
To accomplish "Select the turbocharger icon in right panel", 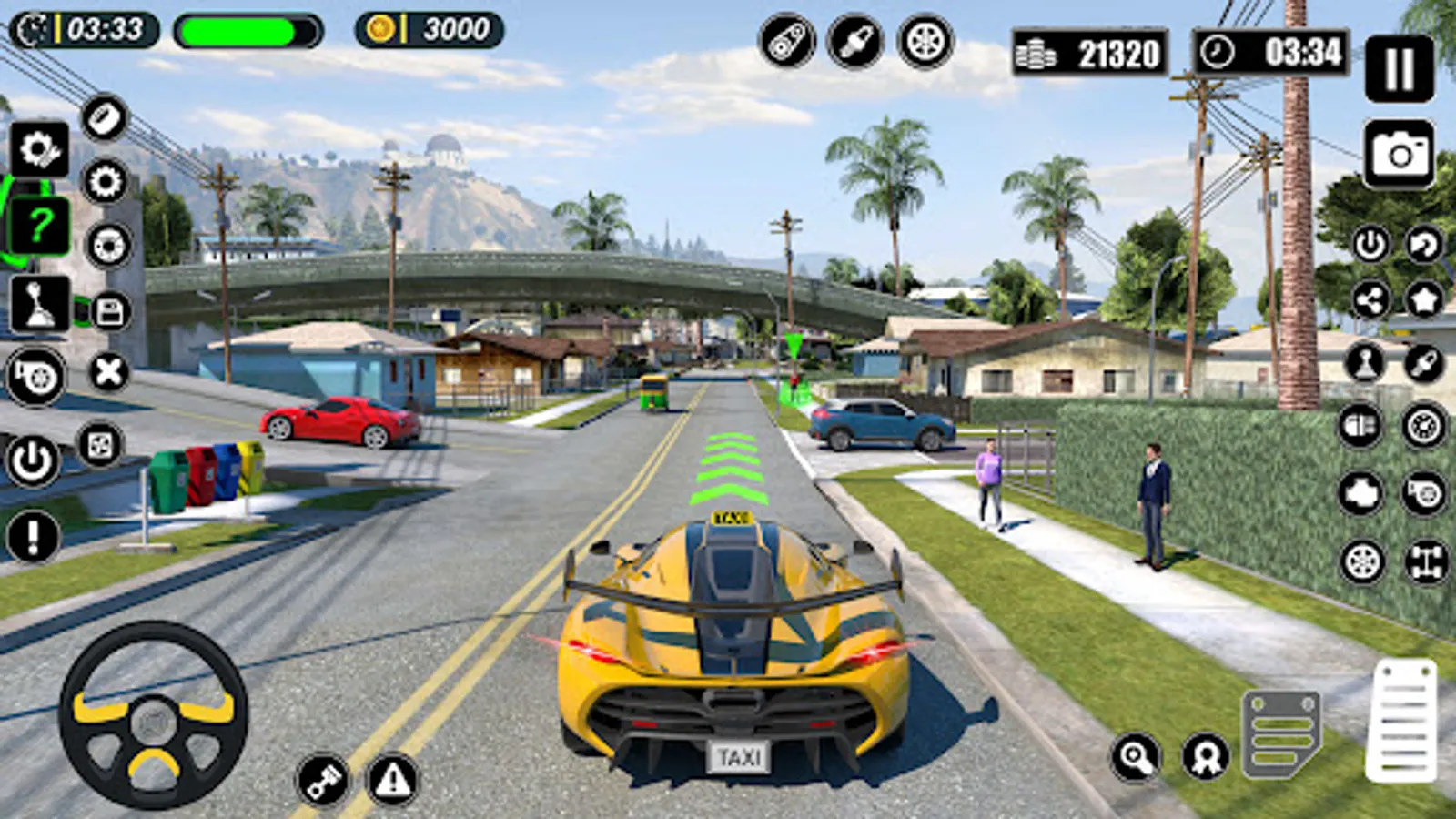I will click(1425, 492).
